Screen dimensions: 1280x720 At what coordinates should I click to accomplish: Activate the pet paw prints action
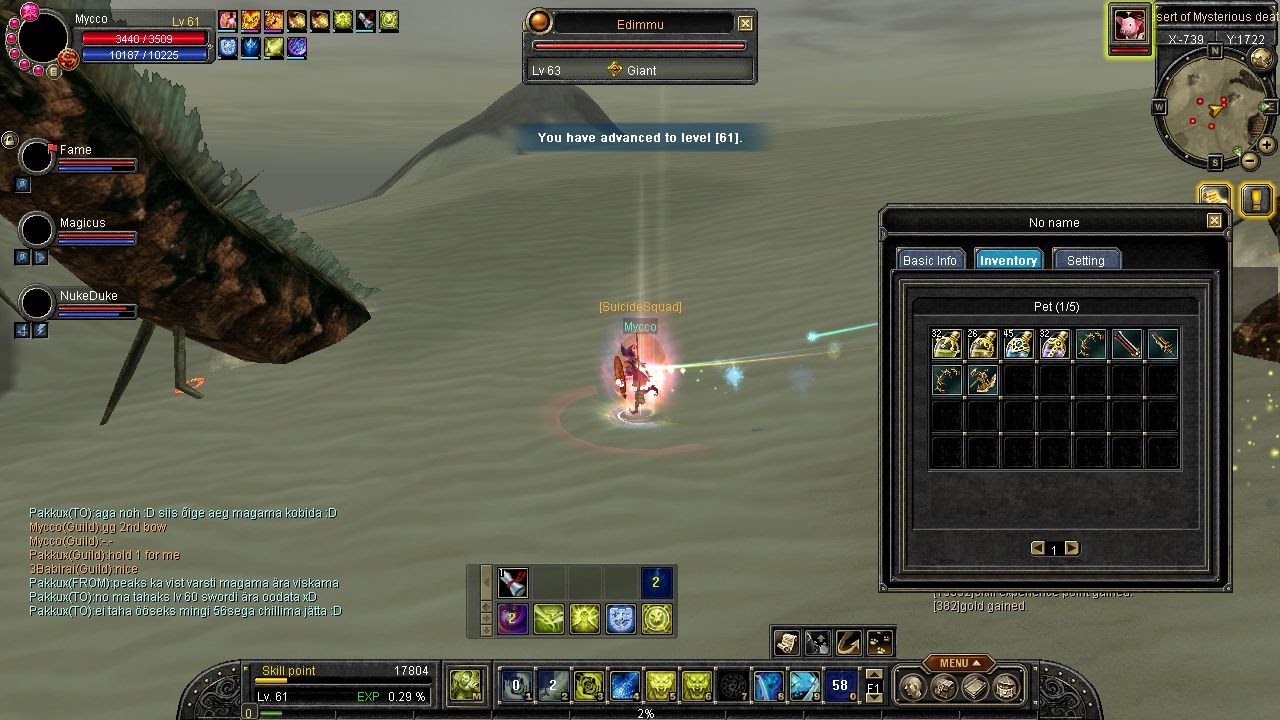(x=880, y=642)
